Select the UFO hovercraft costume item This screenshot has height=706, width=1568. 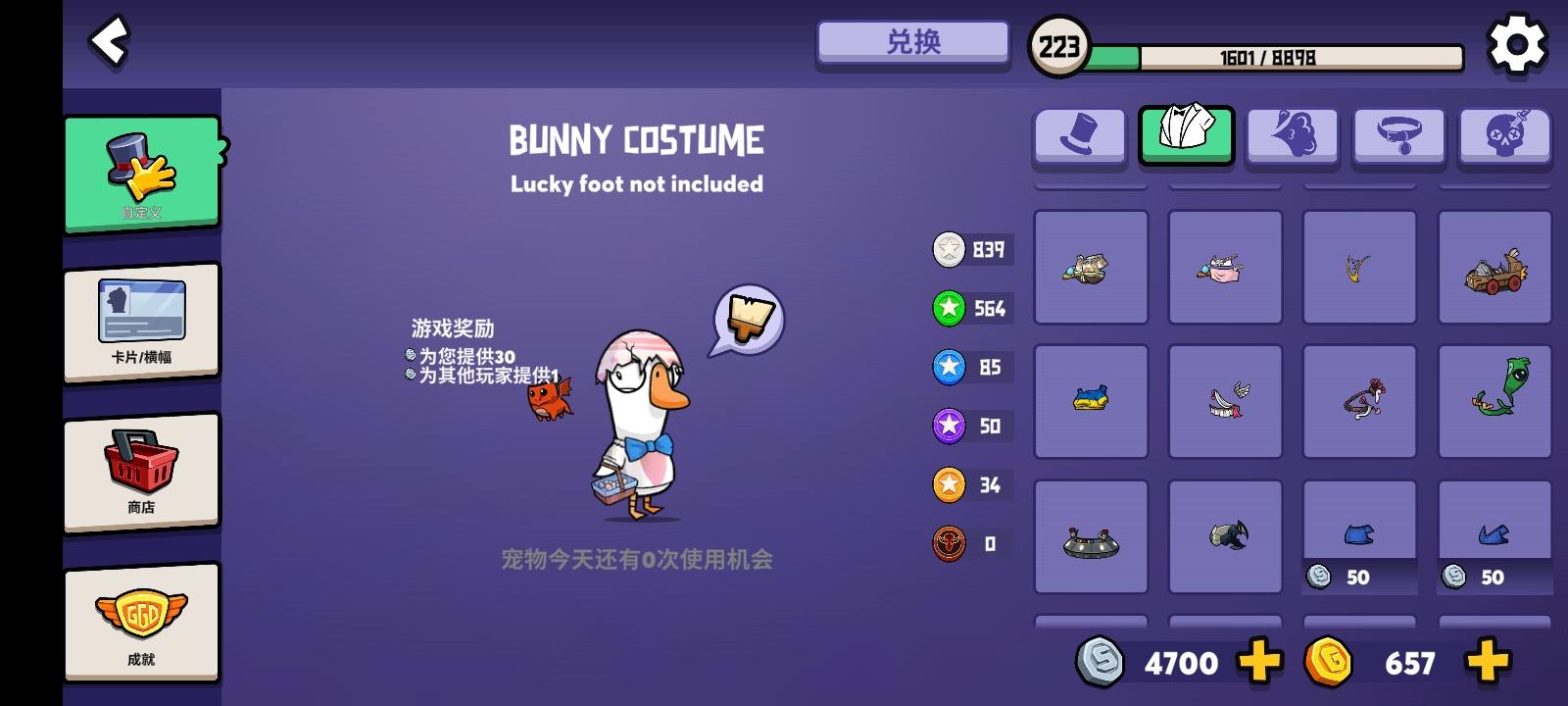1090,535
